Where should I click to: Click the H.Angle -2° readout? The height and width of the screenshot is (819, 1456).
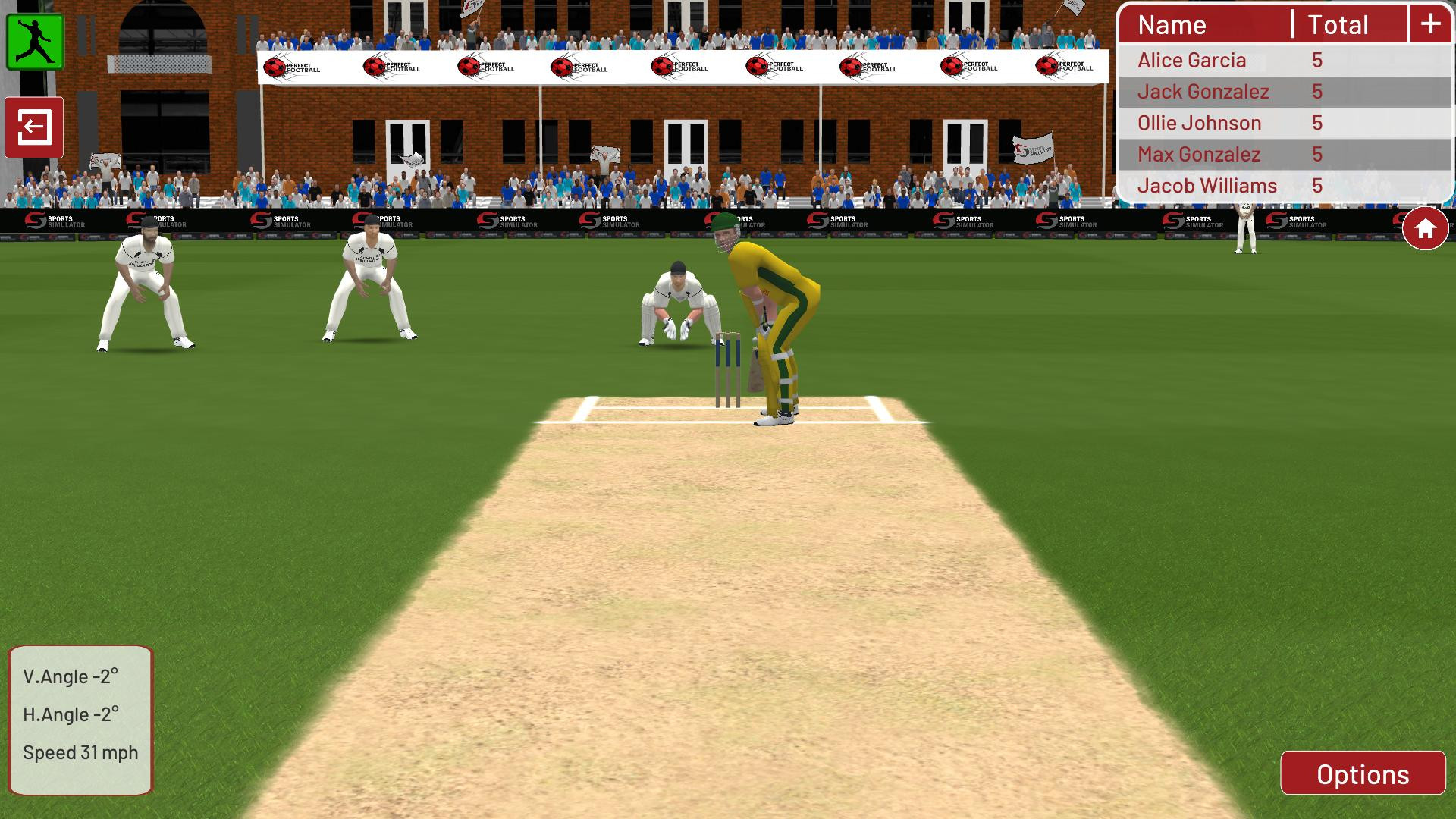coord(72,714)
